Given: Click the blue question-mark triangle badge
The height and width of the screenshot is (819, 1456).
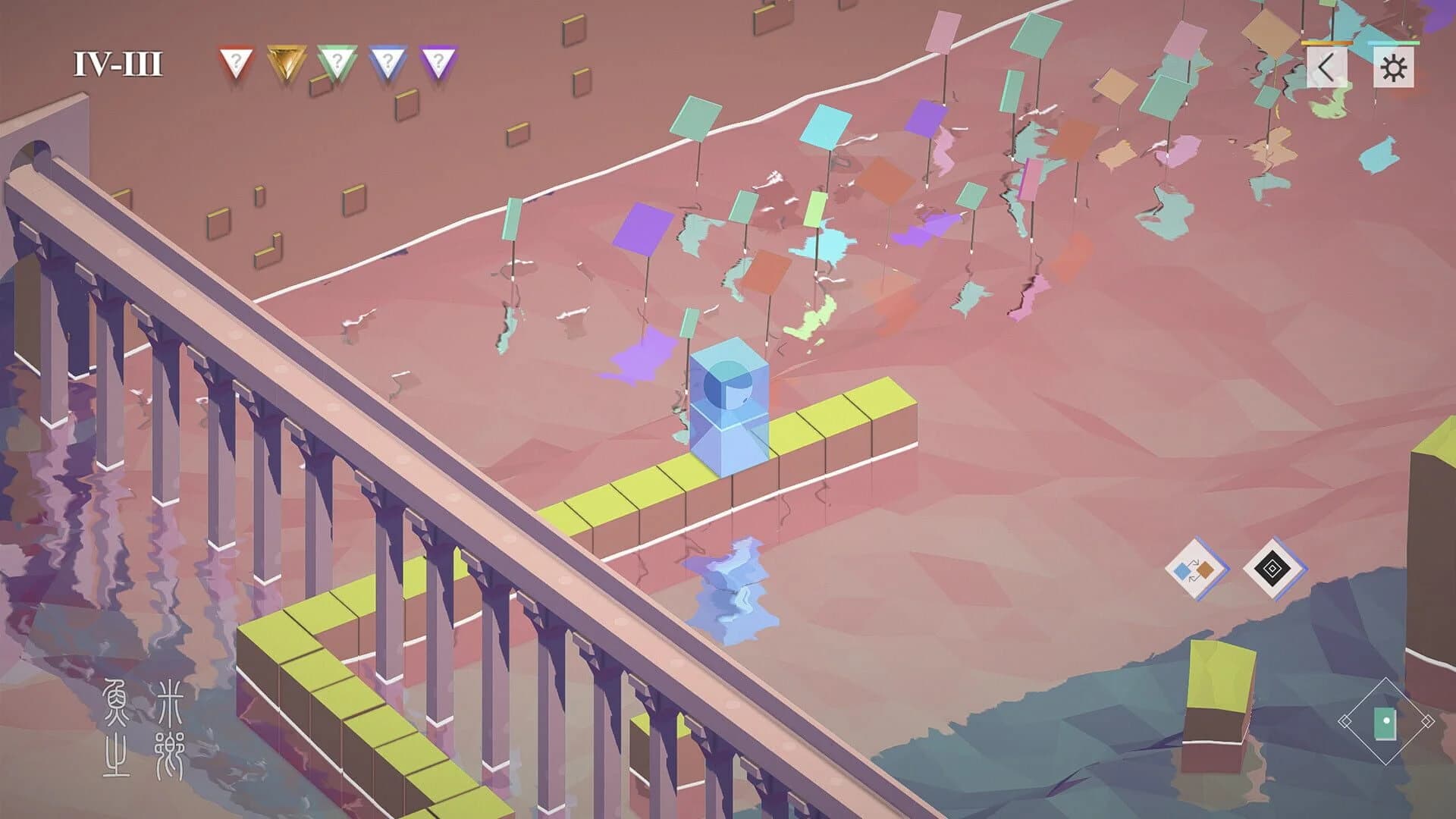Looking at the screenshot, I should tap(387, 58).
